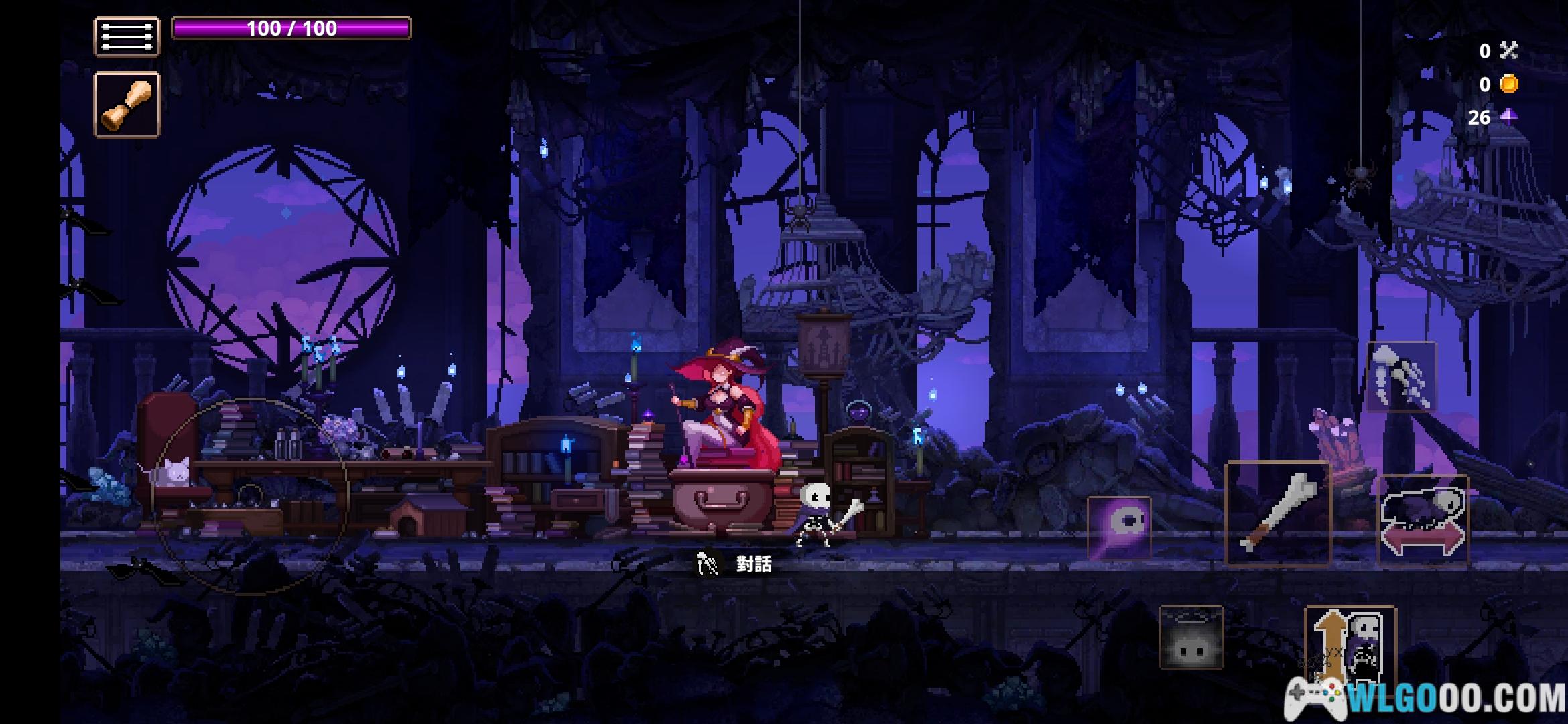This screenshot has height=724, width=1568.
Task: Activate the purple skull throw skill
Action: pos(1118,528)
